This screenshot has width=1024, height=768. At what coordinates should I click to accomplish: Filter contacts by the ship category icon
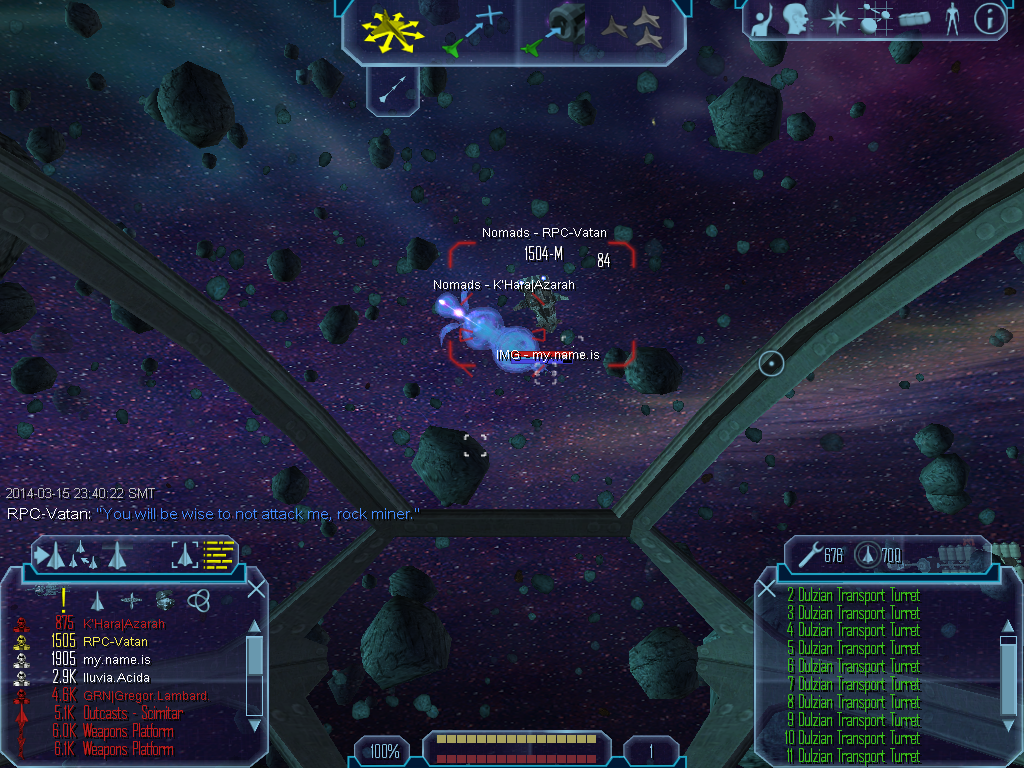point(98,600)
